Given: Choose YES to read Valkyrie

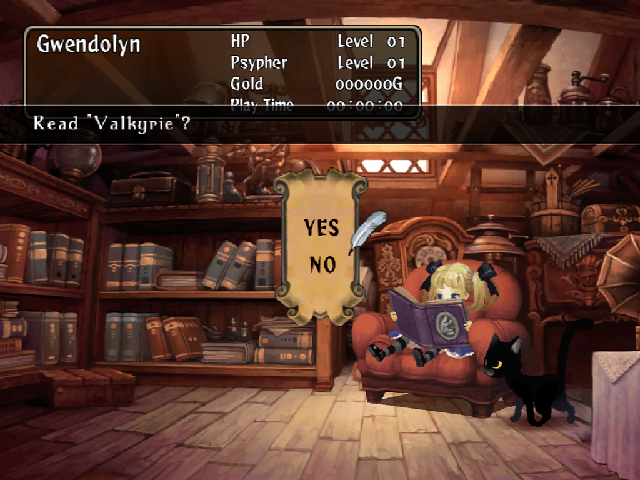Looking at the screenshot, I should [x=321, y=228].
